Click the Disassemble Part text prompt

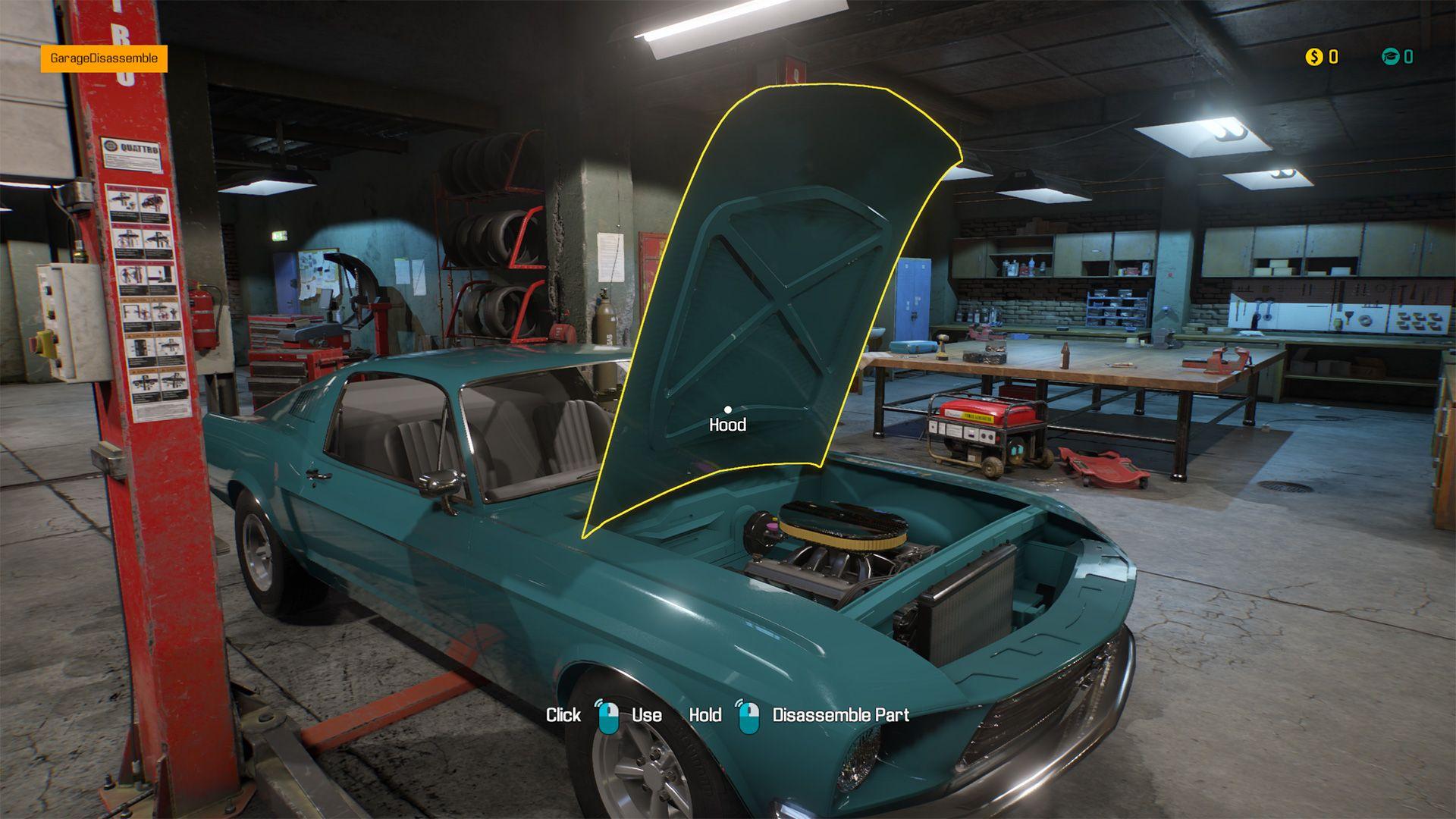pyautogui.click(x=840, y=714)
